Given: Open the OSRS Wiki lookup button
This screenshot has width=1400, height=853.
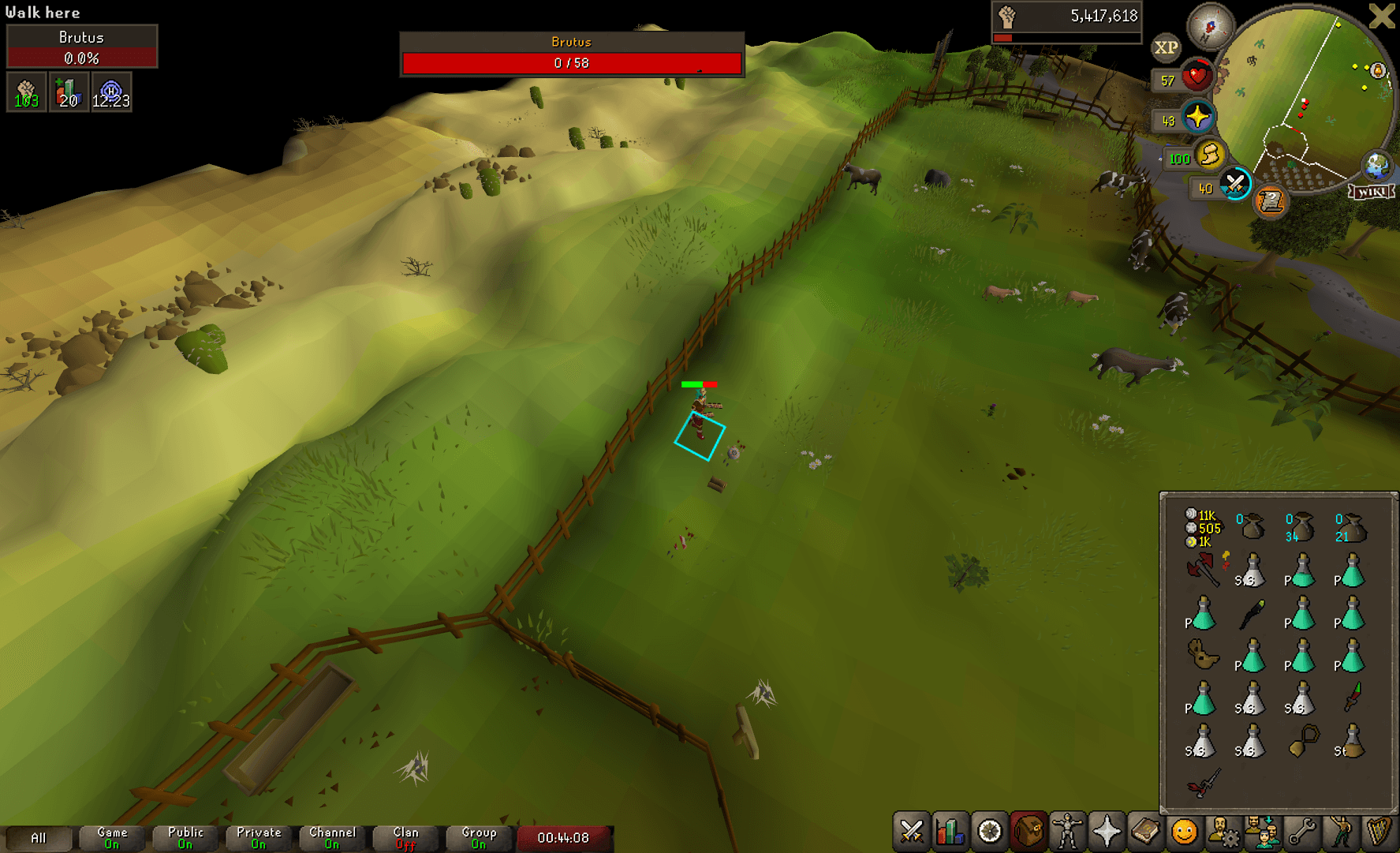Looking at the screenshot, I should click(x=1372, y=192).
